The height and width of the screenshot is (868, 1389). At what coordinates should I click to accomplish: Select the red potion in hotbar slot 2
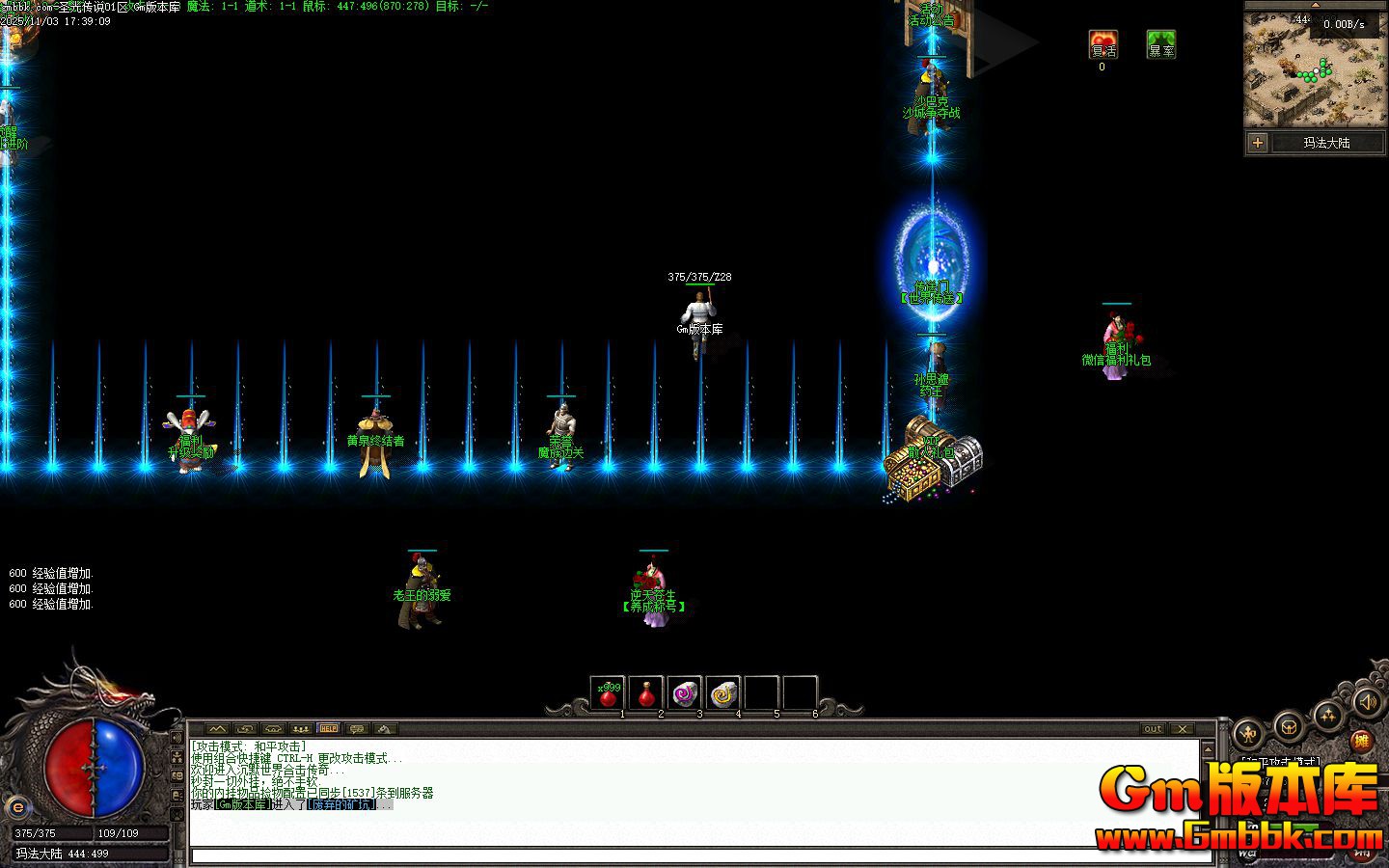point(647,693)
